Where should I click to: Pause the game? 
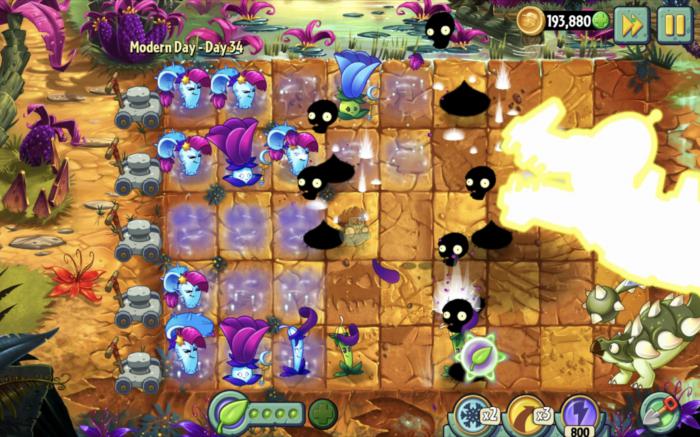click(x=673, y=23)
